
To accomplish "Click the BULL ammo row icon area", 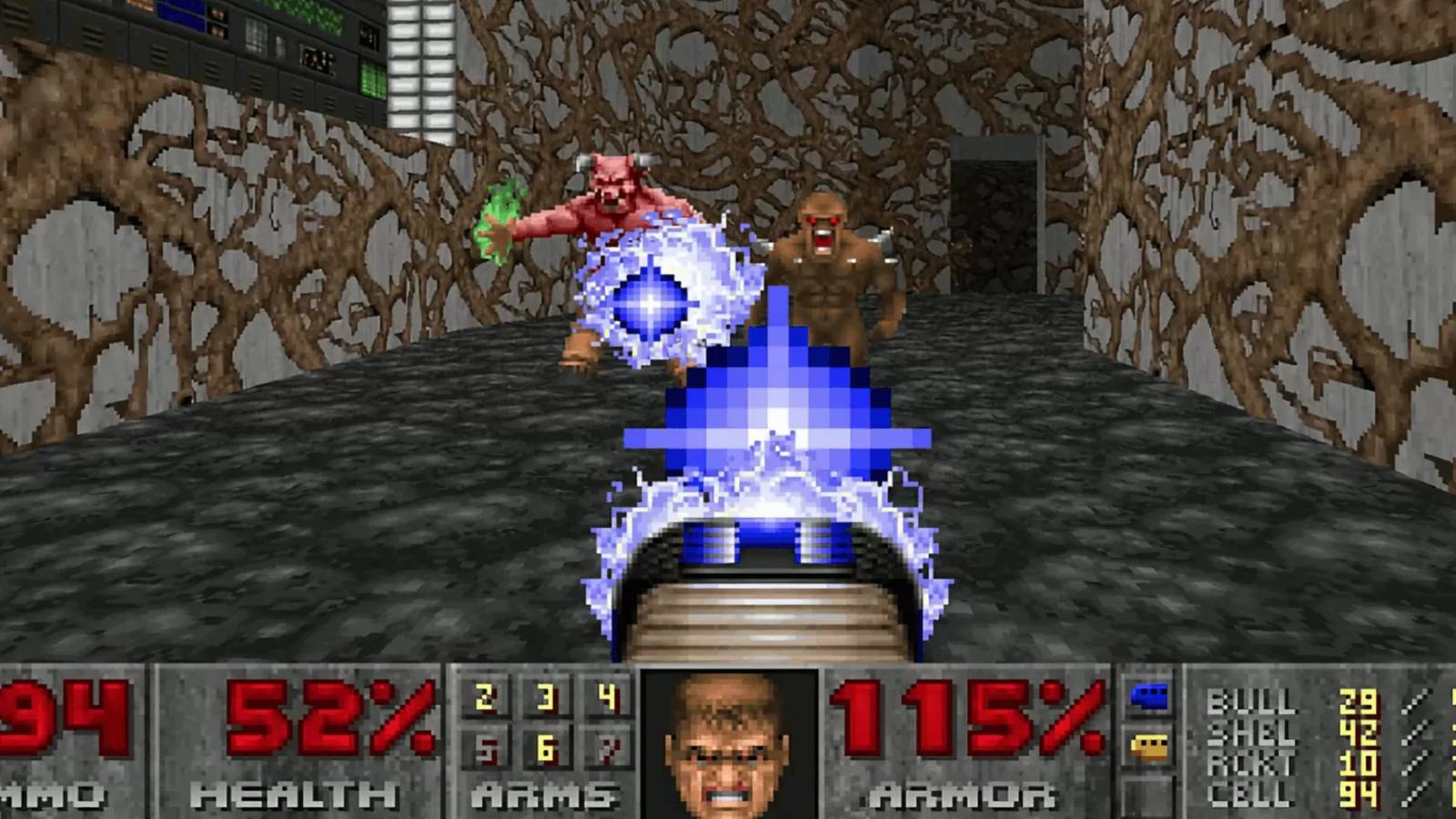I will (x=1251, y=699).
